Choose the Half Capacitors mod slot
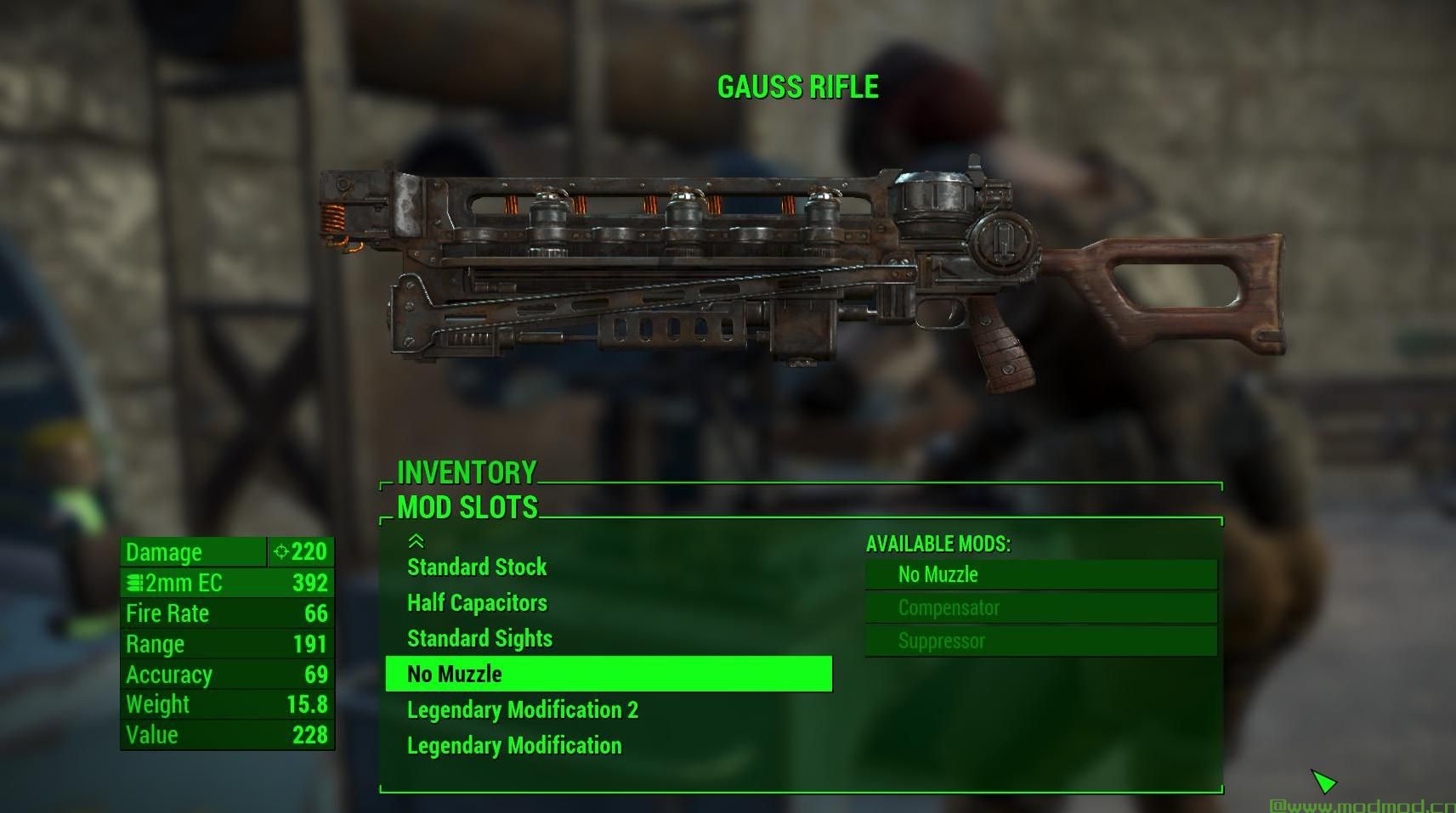The image size is (1456, 813). coord(477,603)
